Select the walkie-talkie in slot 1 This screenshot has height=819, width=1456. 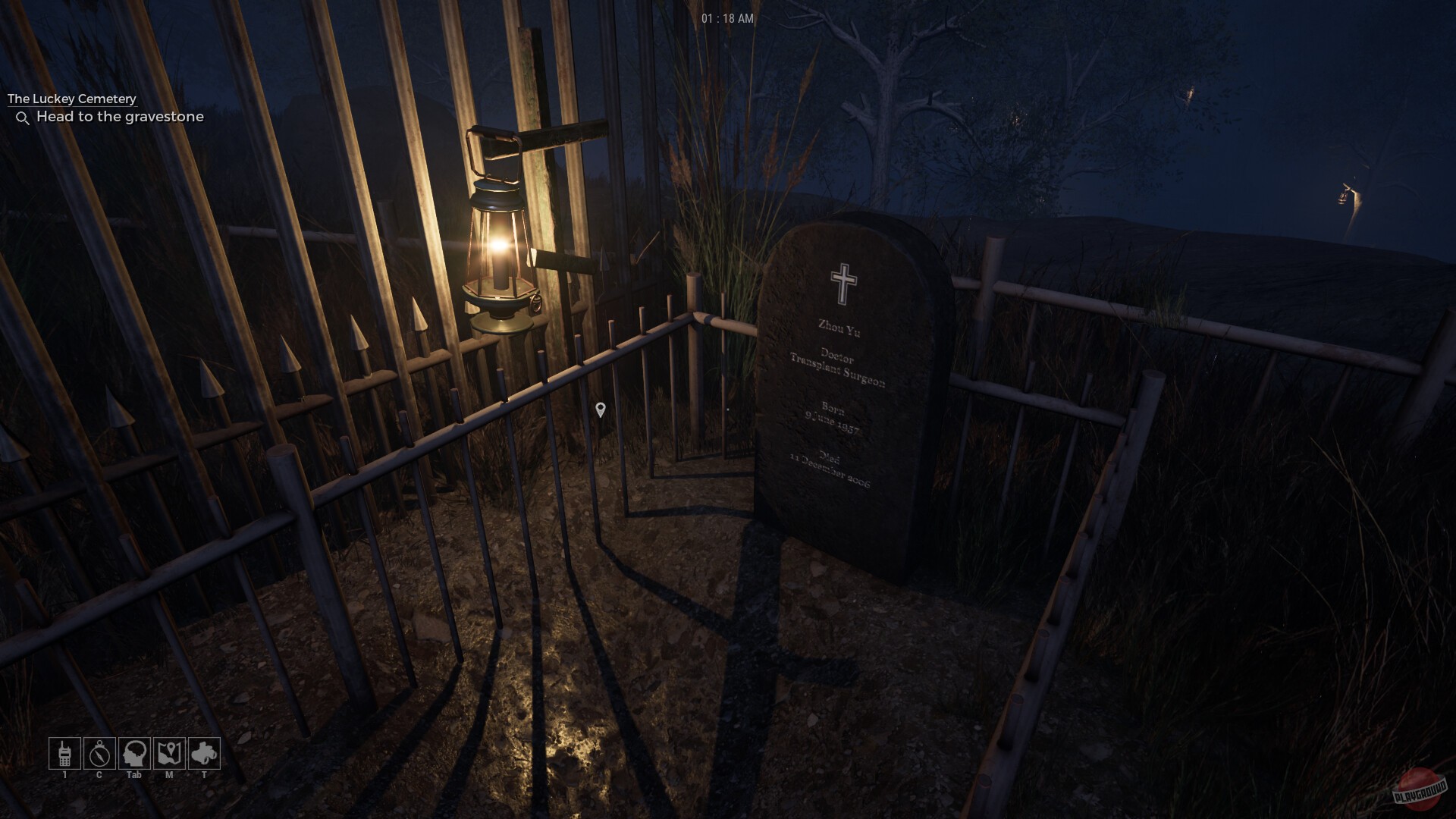click(x=64, y=754)
